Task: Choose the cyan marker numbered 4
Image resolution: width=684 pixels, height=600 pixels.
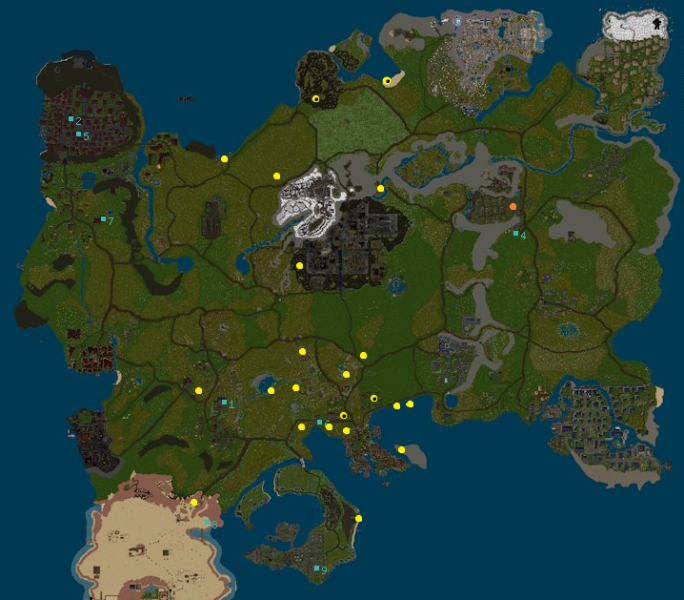Action: point(516,234)
